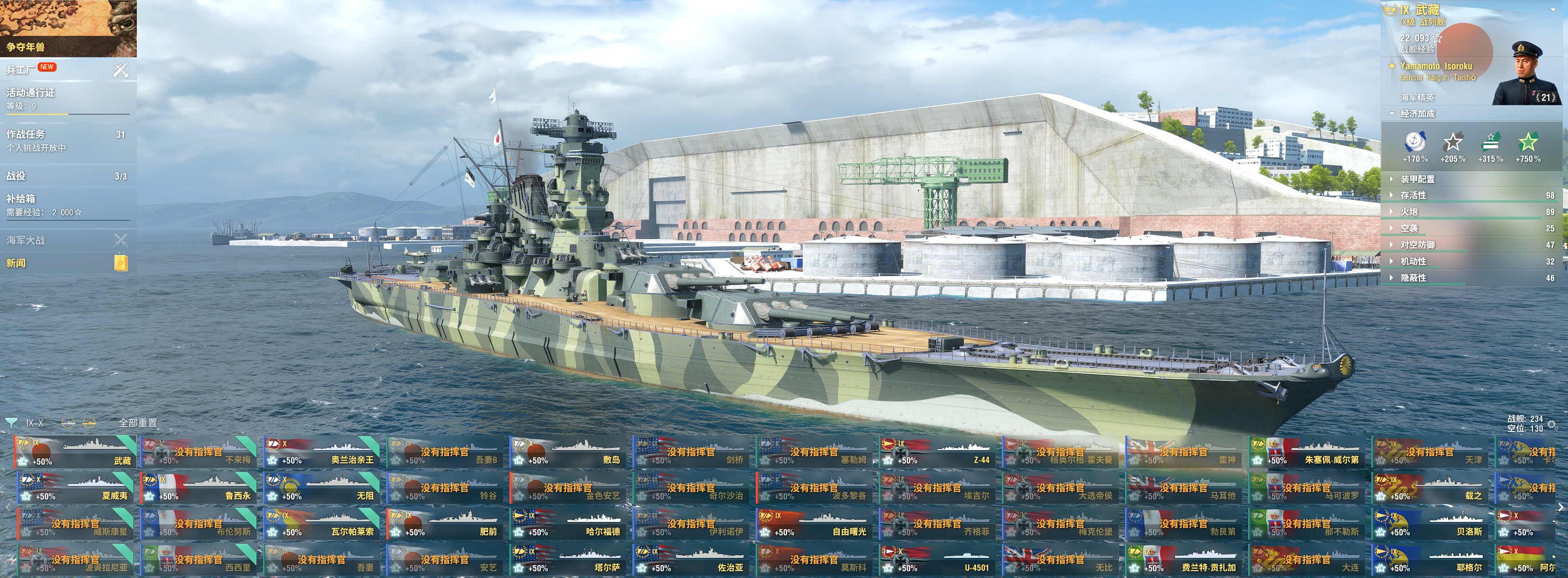Expand the 隐蔽性 concealment stats row
Screen dimensions: 1568x578
pyautogui.click(x=1413, y=278)
